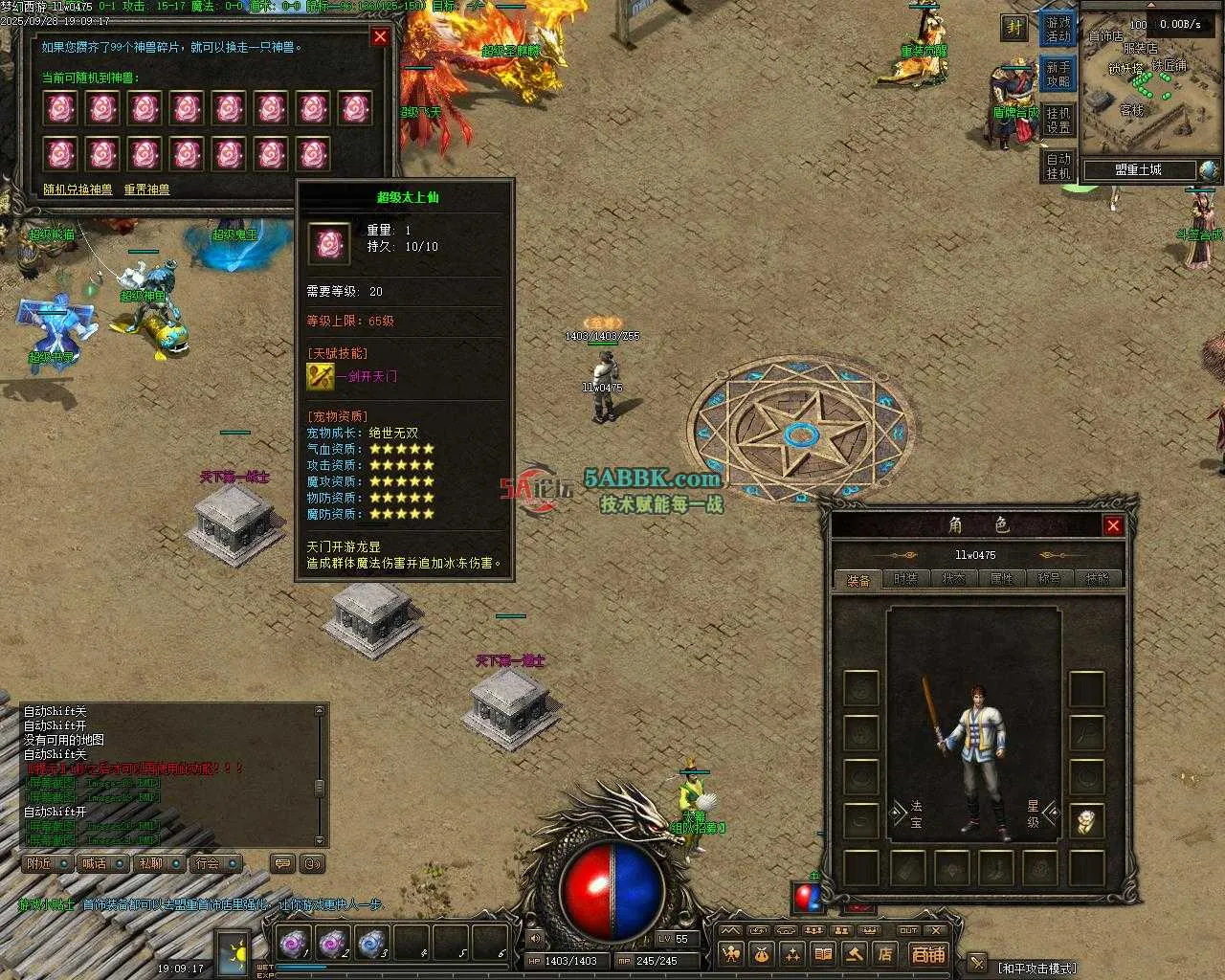Open the 商铺 shop button
The height and width of the screenshot is (980, 1225).
click(x=927, y=954)
